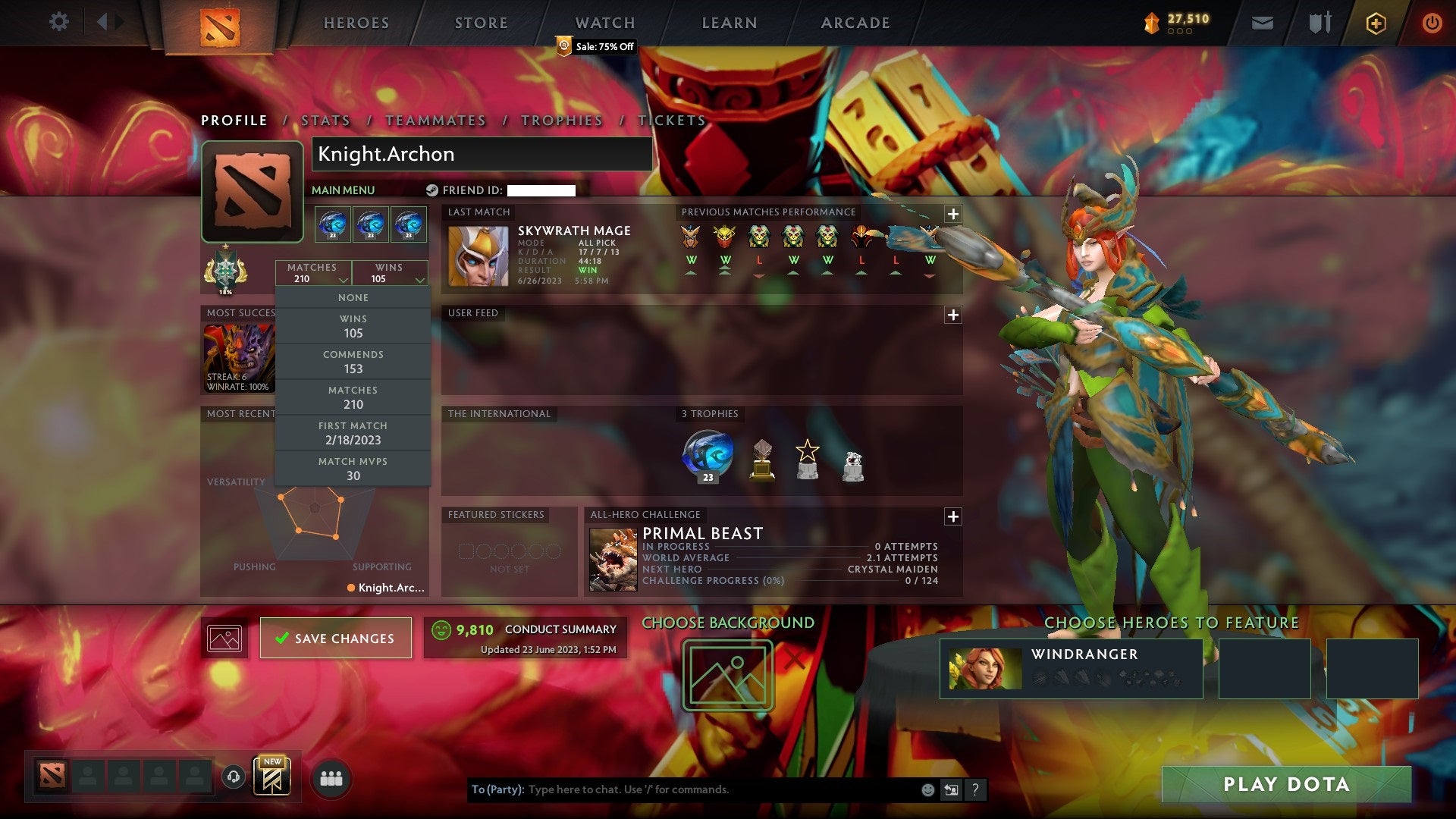Select COMMENDS in the stats dropdown
This screenshot has width=1456, height=819.
pos(353,361)
